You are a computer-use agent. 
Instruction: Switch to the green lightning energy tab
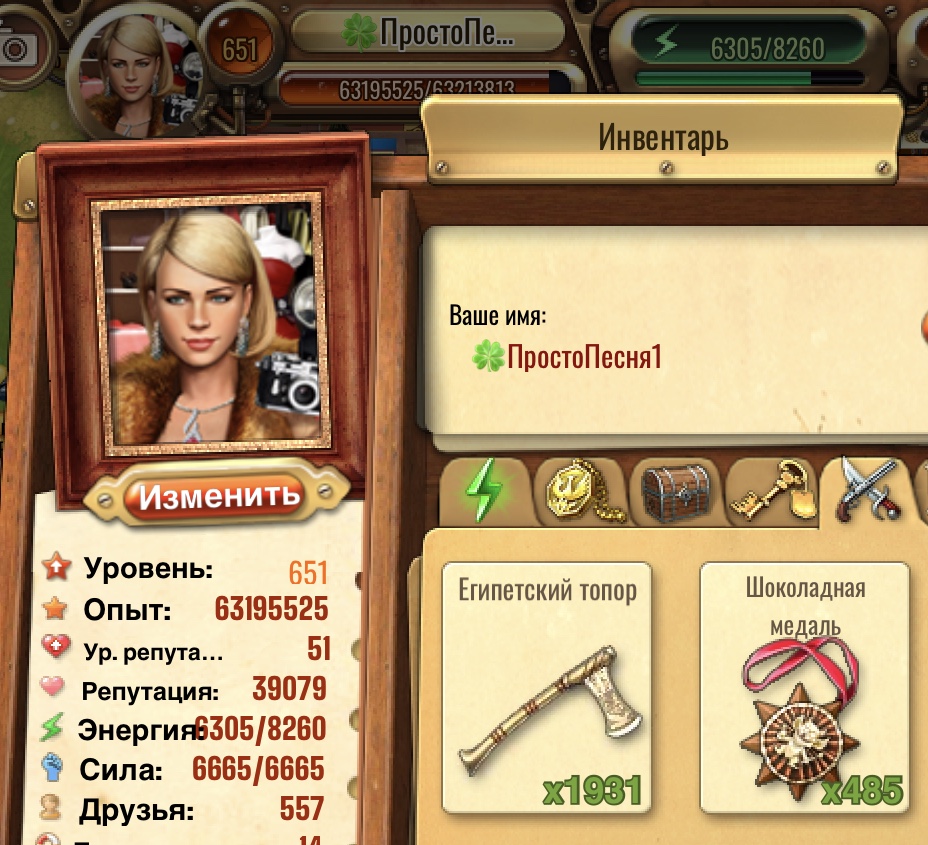pyautogui.click(x=484, y=492)
